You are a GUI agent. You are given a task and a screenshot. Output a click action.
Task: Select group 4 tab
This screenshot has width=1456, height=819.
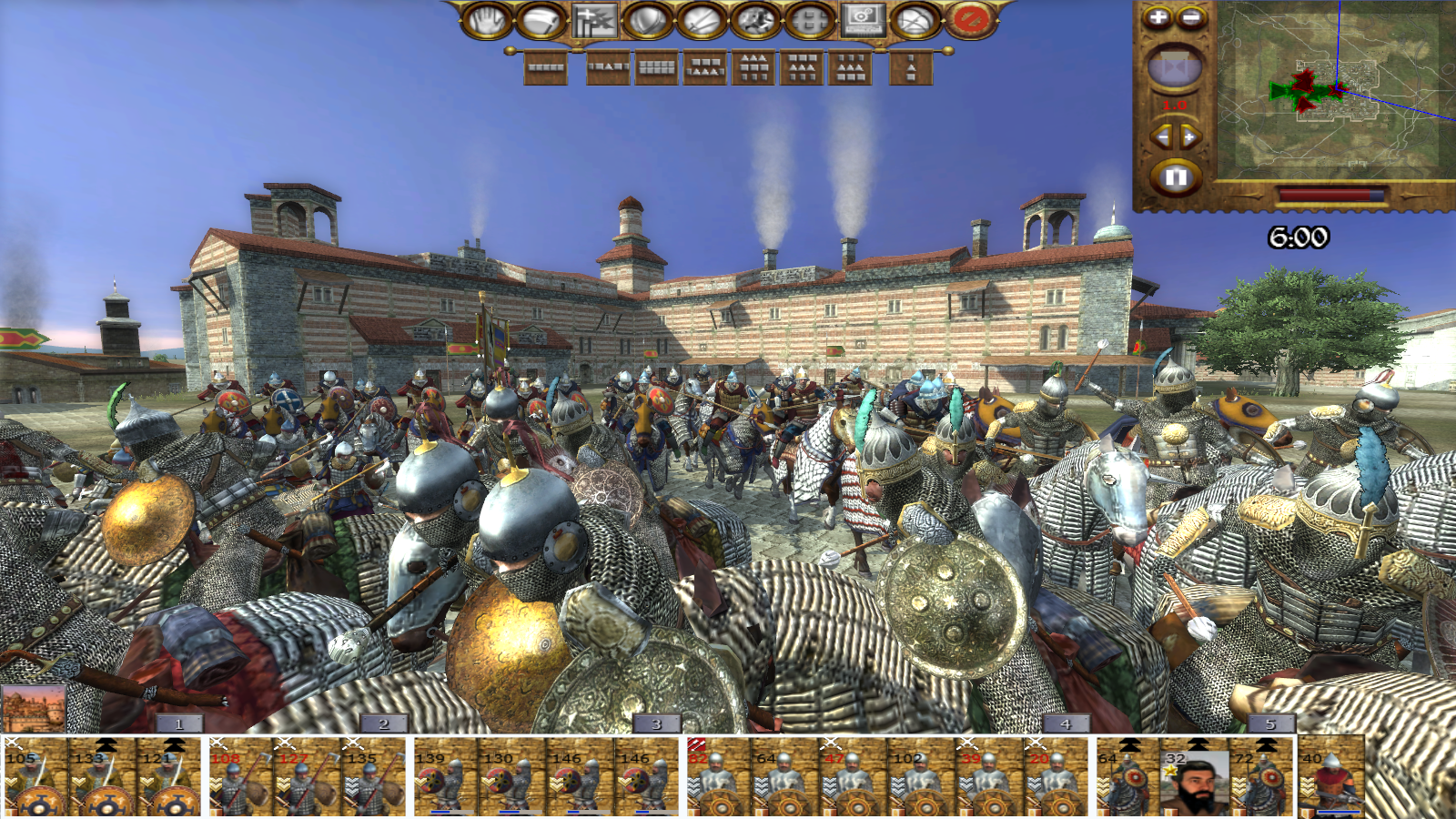pos(1065,723)
